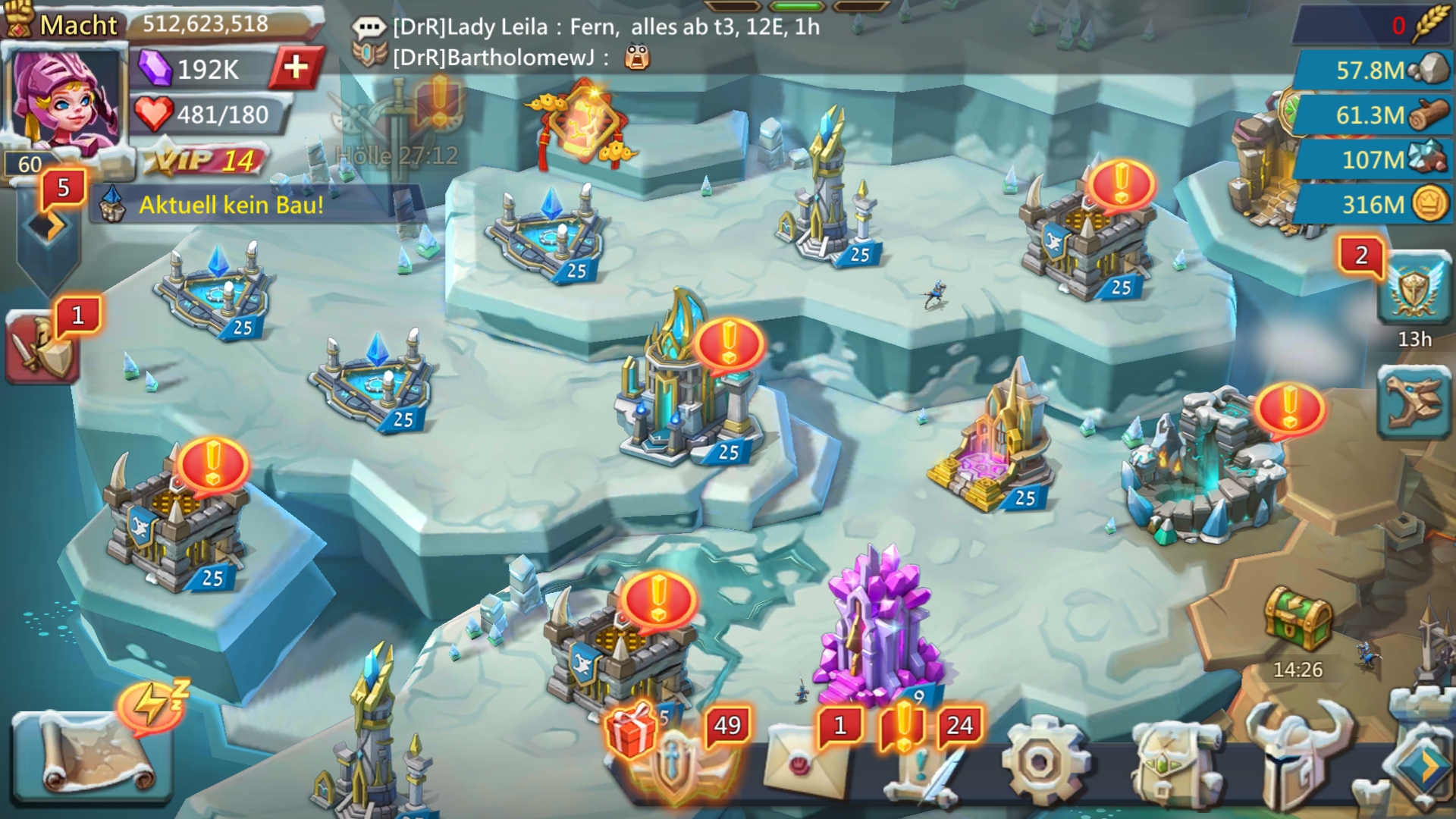
Task: Tap the red plus to buy gems
Action: 296,68
